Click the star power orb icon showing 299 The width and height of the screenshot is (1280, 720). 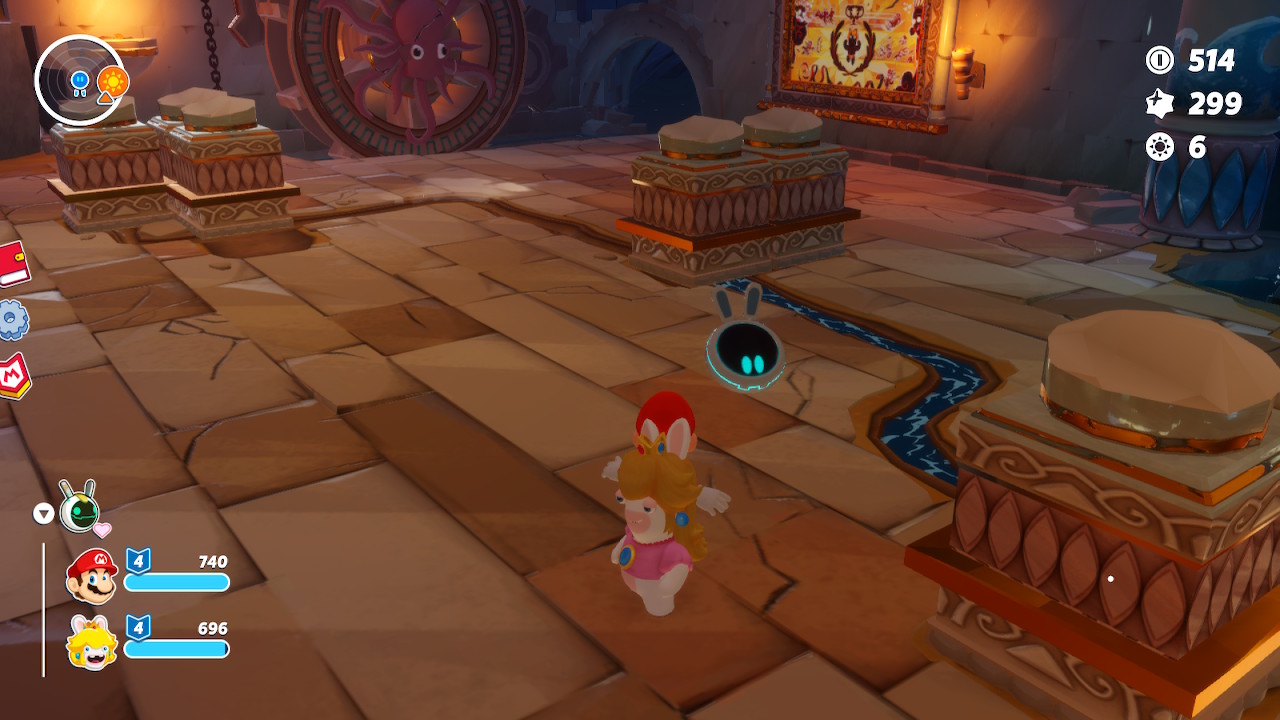point(1160,101)
